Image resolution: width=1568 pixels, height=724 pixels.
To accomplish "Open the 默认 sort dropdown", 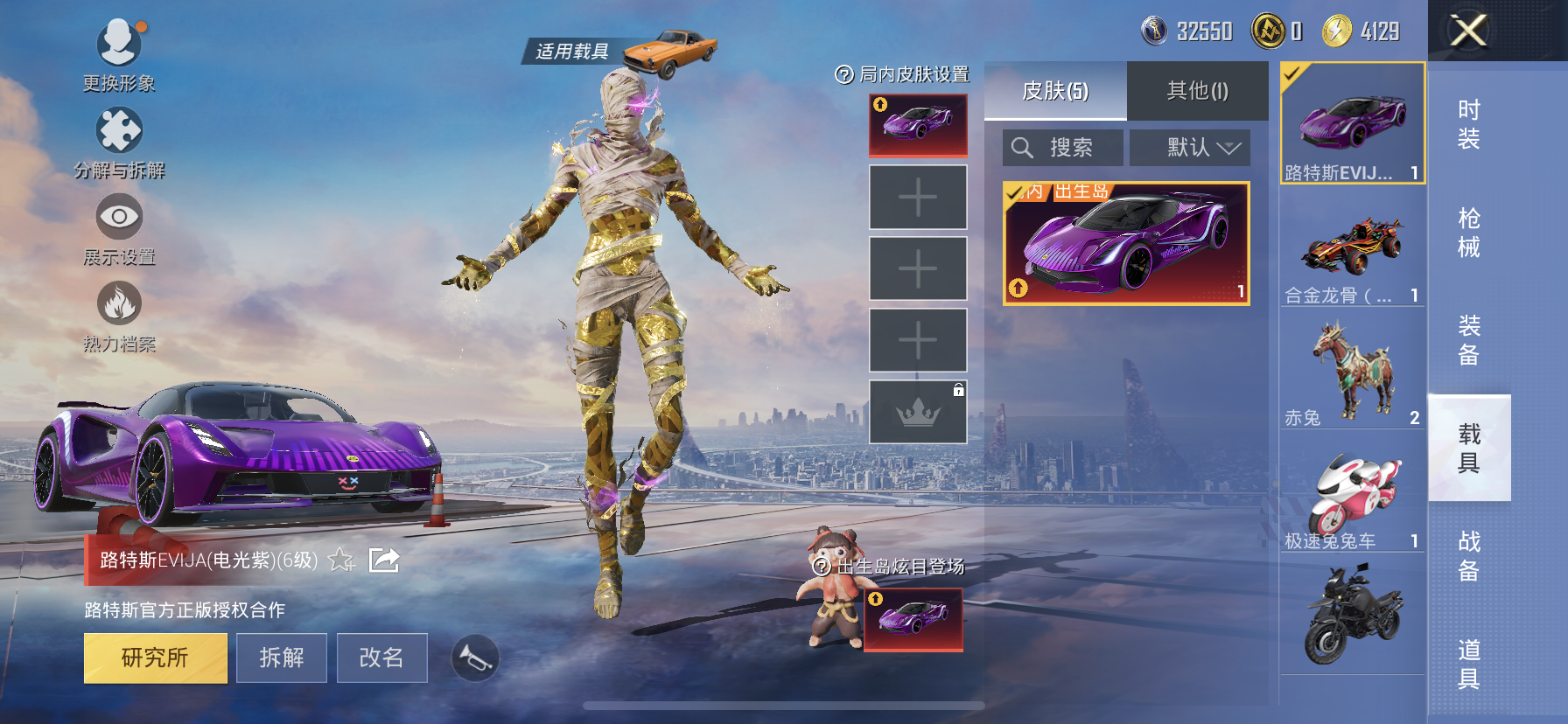I will tap(1190, 148).
